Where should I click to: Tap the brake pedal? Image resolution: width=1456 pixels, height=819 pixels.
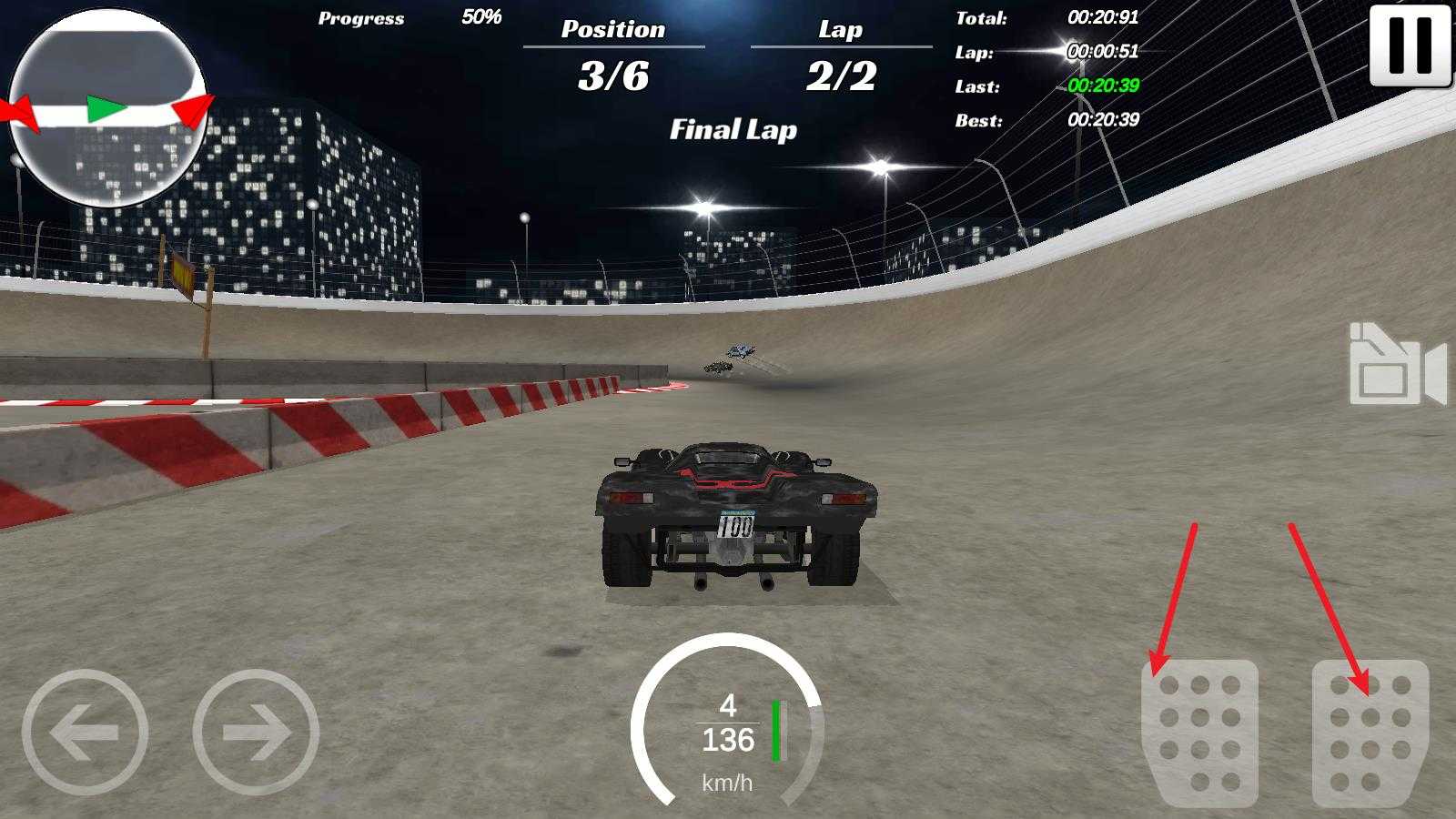point(1199,732)
